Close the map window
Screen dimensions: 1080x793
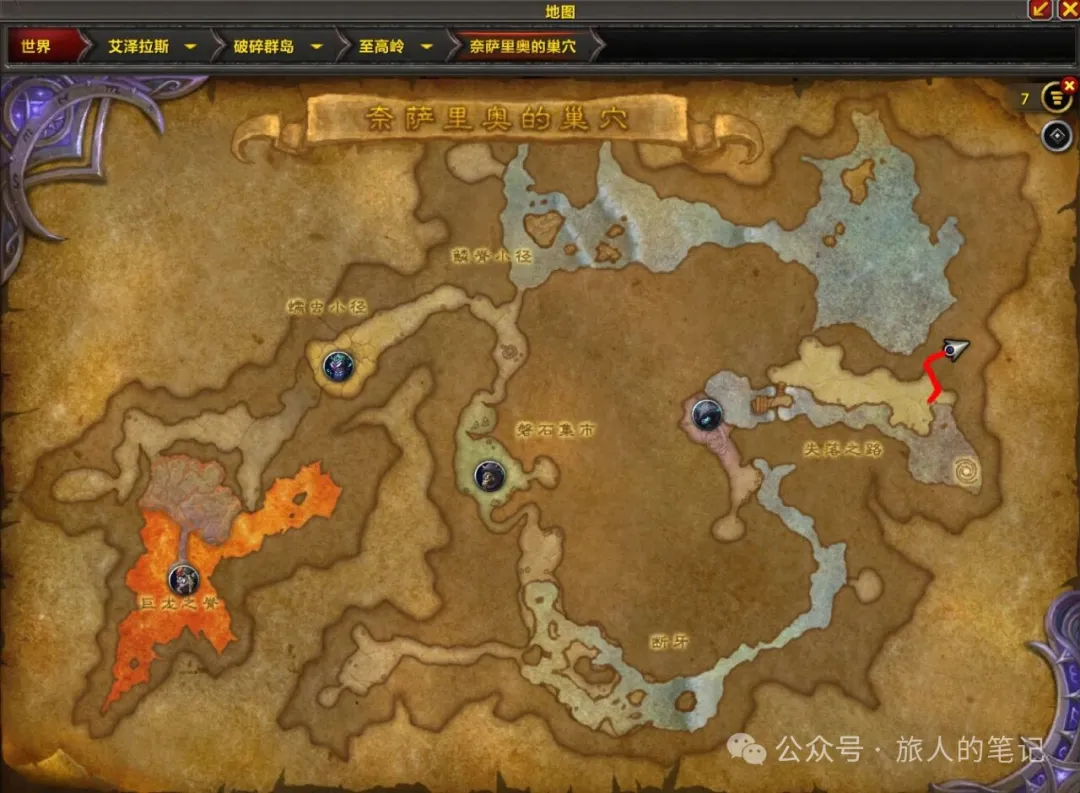tap(1067, 9)
